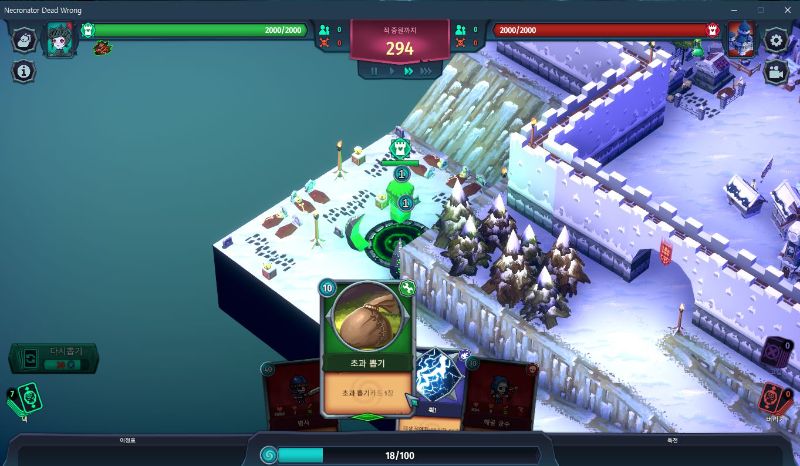This screenshot has height=466, width=800.
Task: View the red discard pile
Action: coord(774,397)
